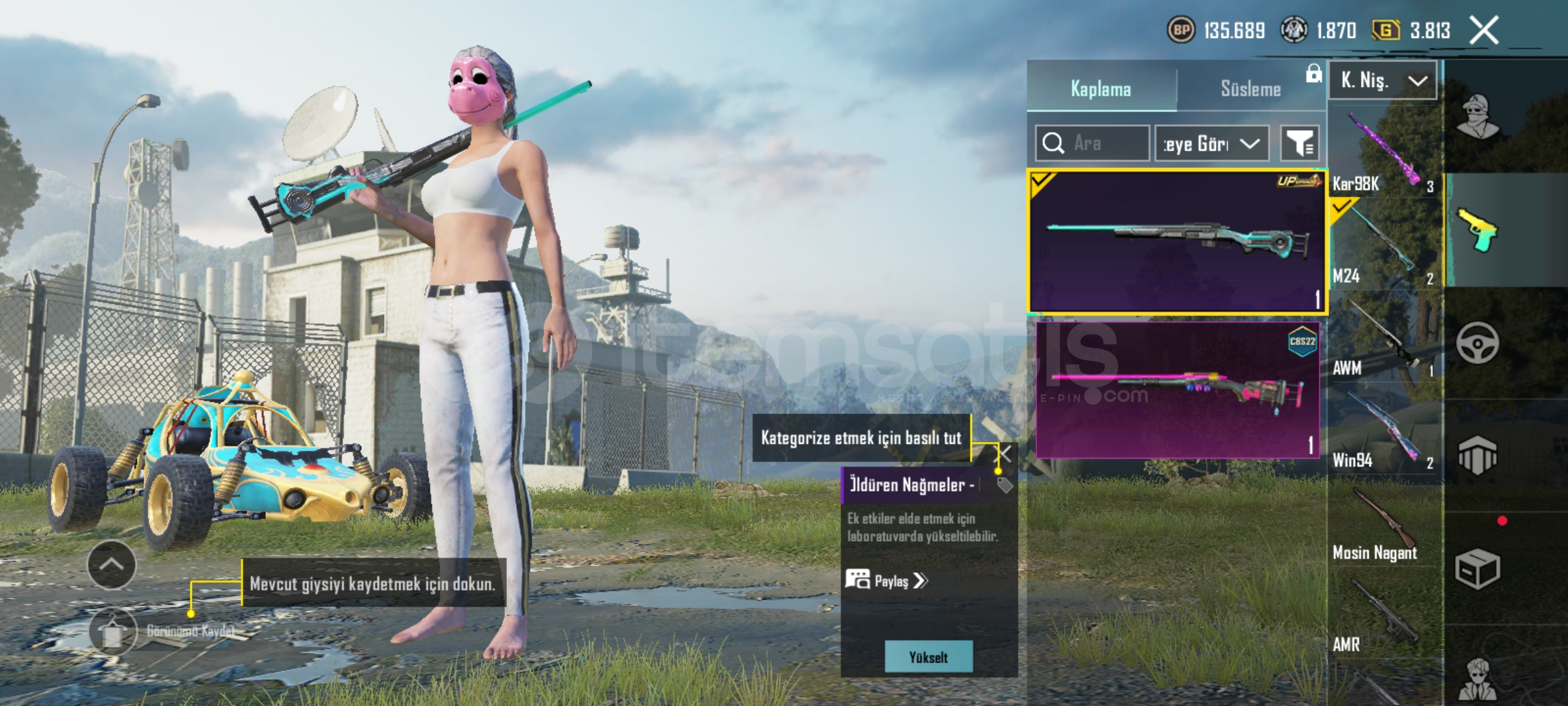The image size is (1568, 706).
Task: Close the inventory with the X button
Action: click(x=1484, y=30)
